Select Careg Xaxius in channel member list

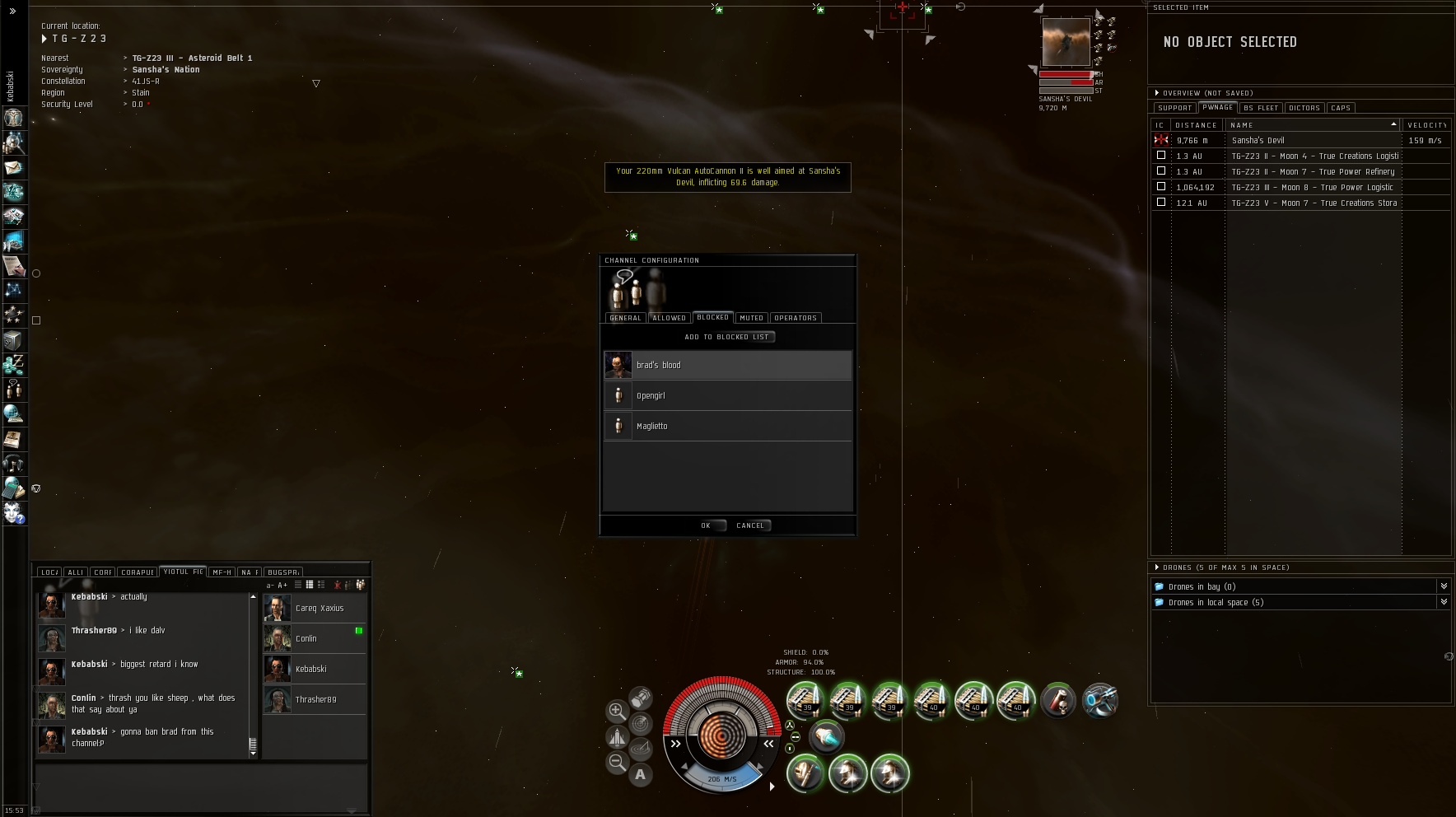tap(320, 609)
